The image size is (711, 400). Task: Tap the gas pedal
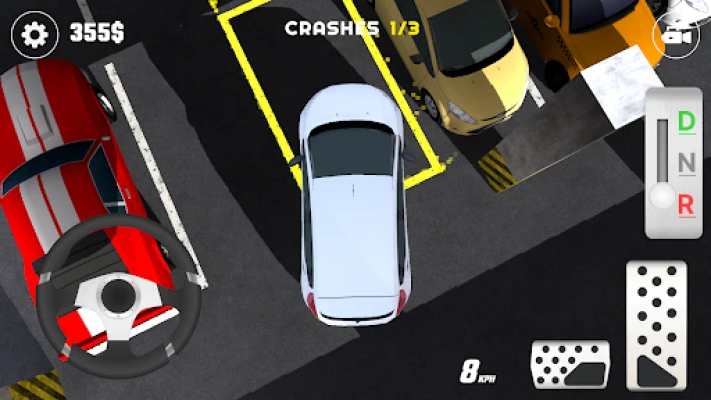click(656, 325)
